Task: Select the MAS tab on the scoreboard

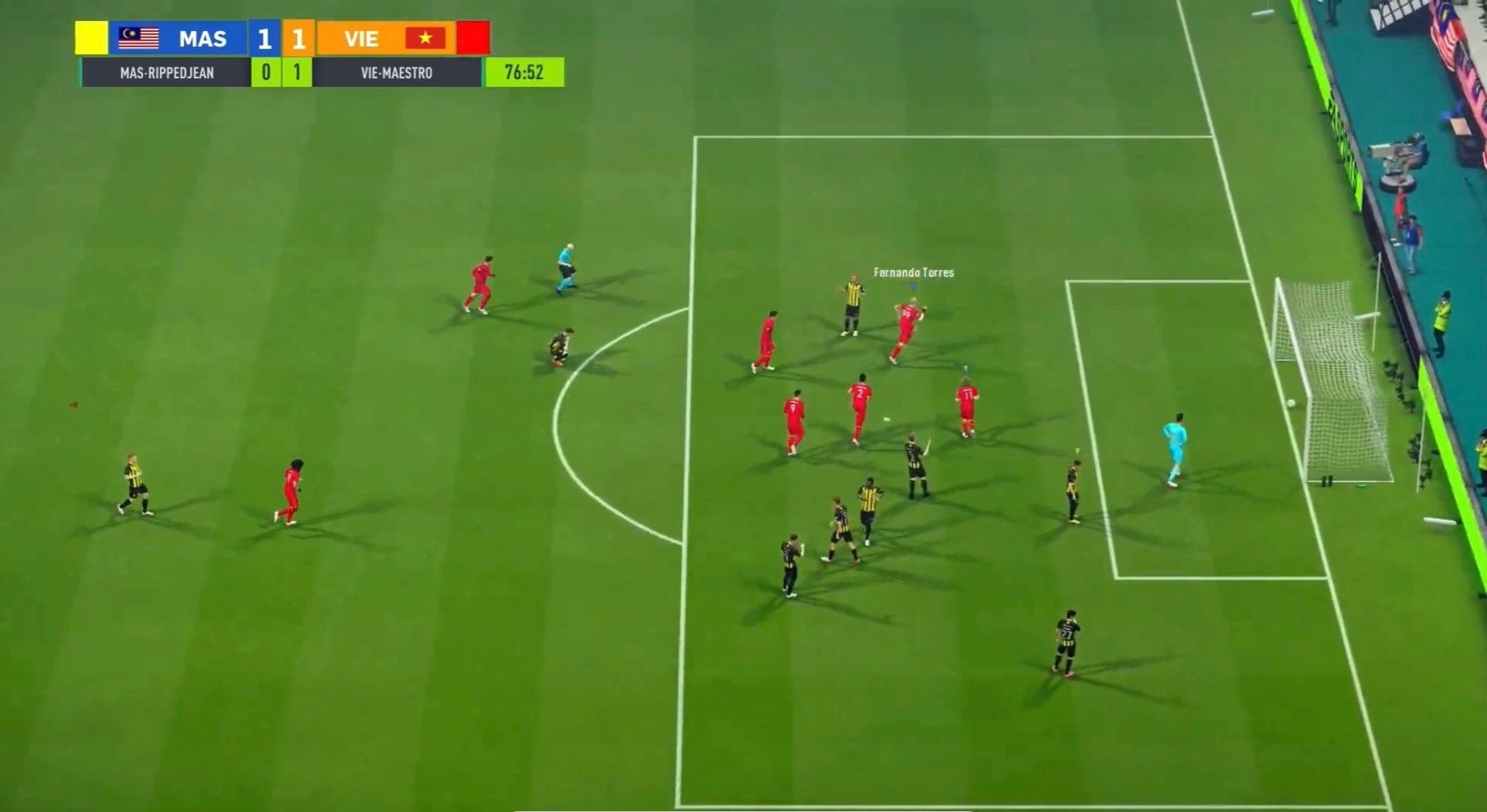Action: point(202,38)
